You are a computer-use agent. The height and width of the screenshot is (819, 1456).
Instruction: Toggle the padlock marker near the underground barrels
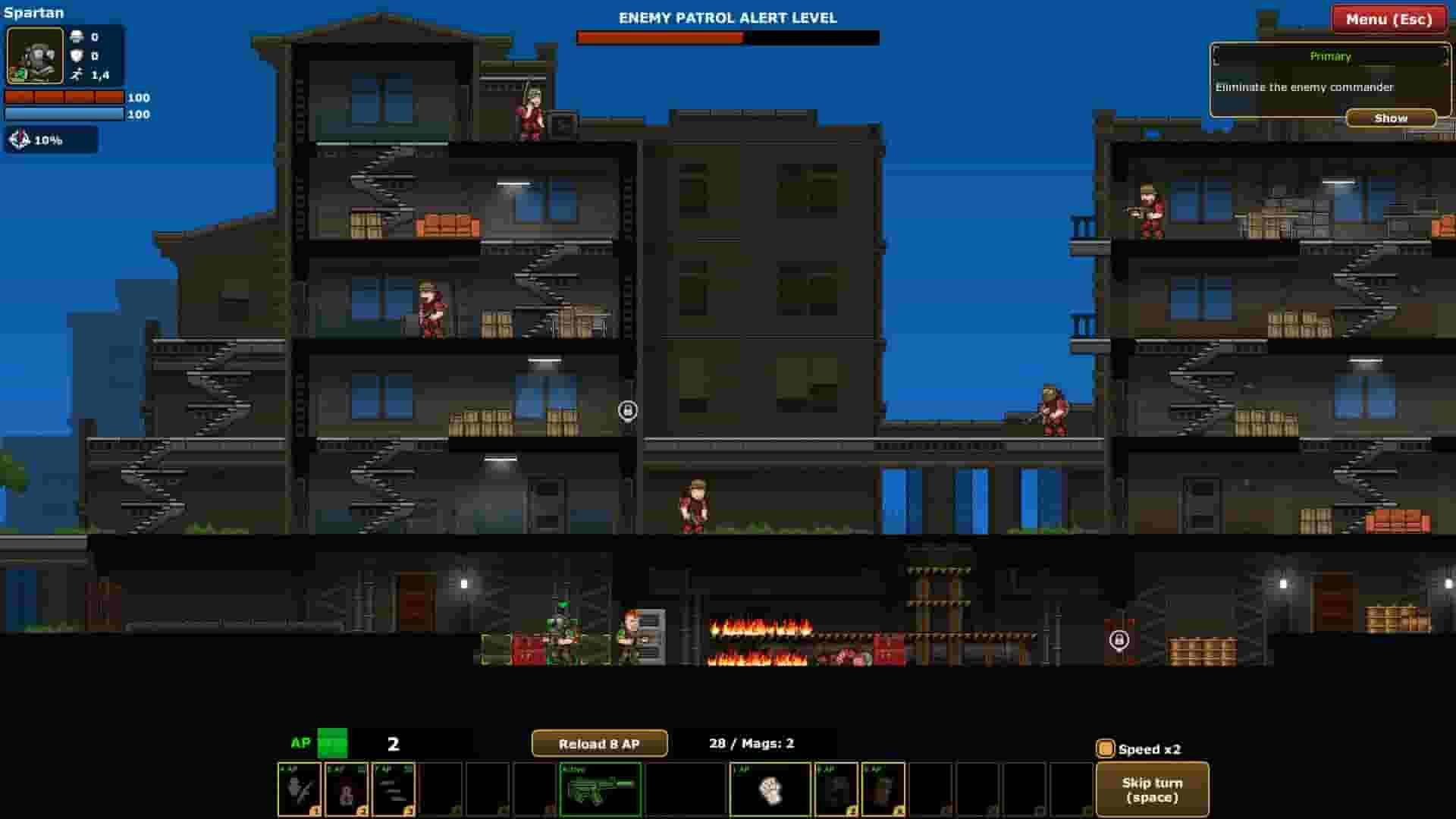tap(1119, 642)
